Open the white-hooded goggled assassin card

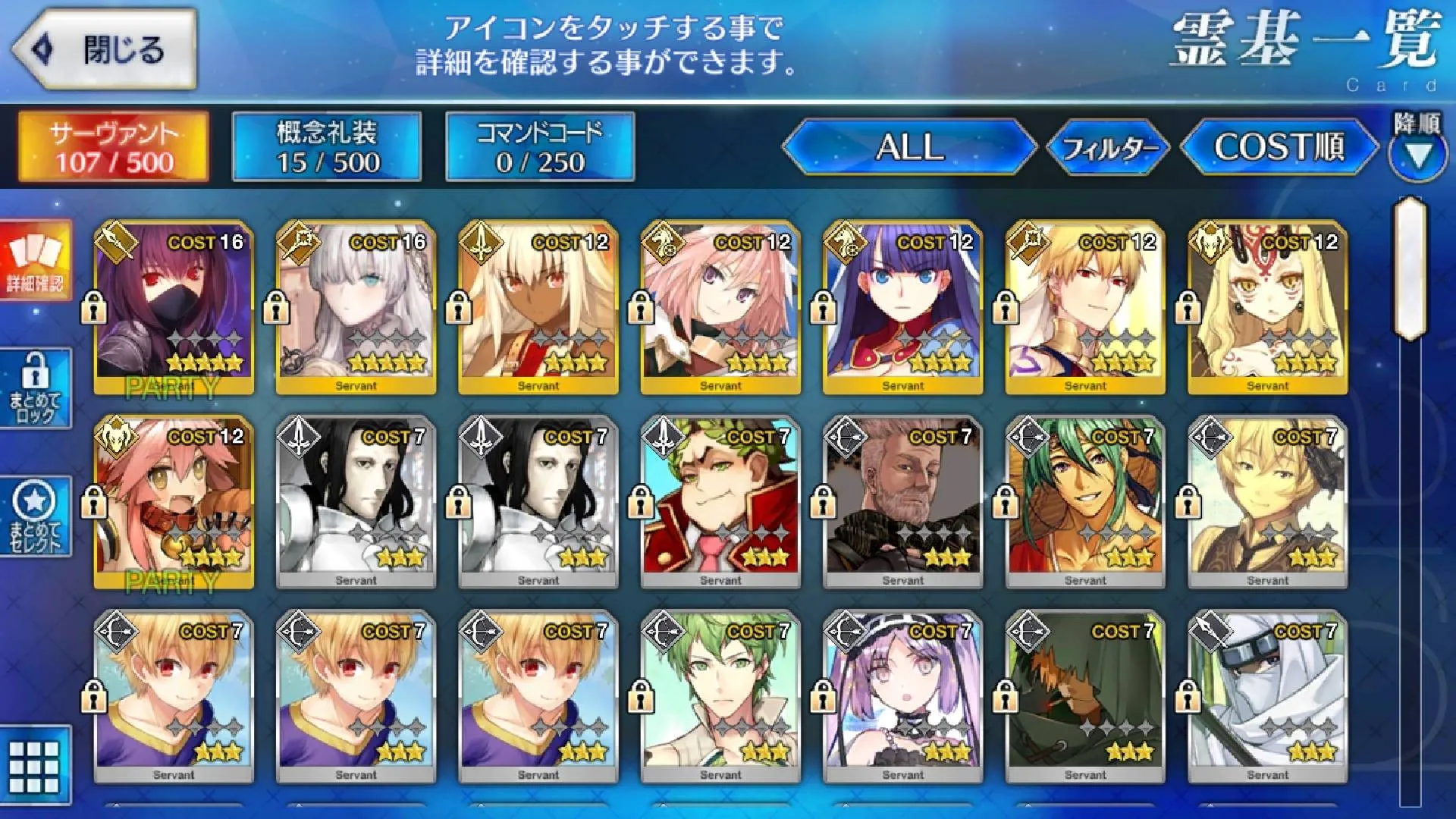click(x=1267, y=697)
